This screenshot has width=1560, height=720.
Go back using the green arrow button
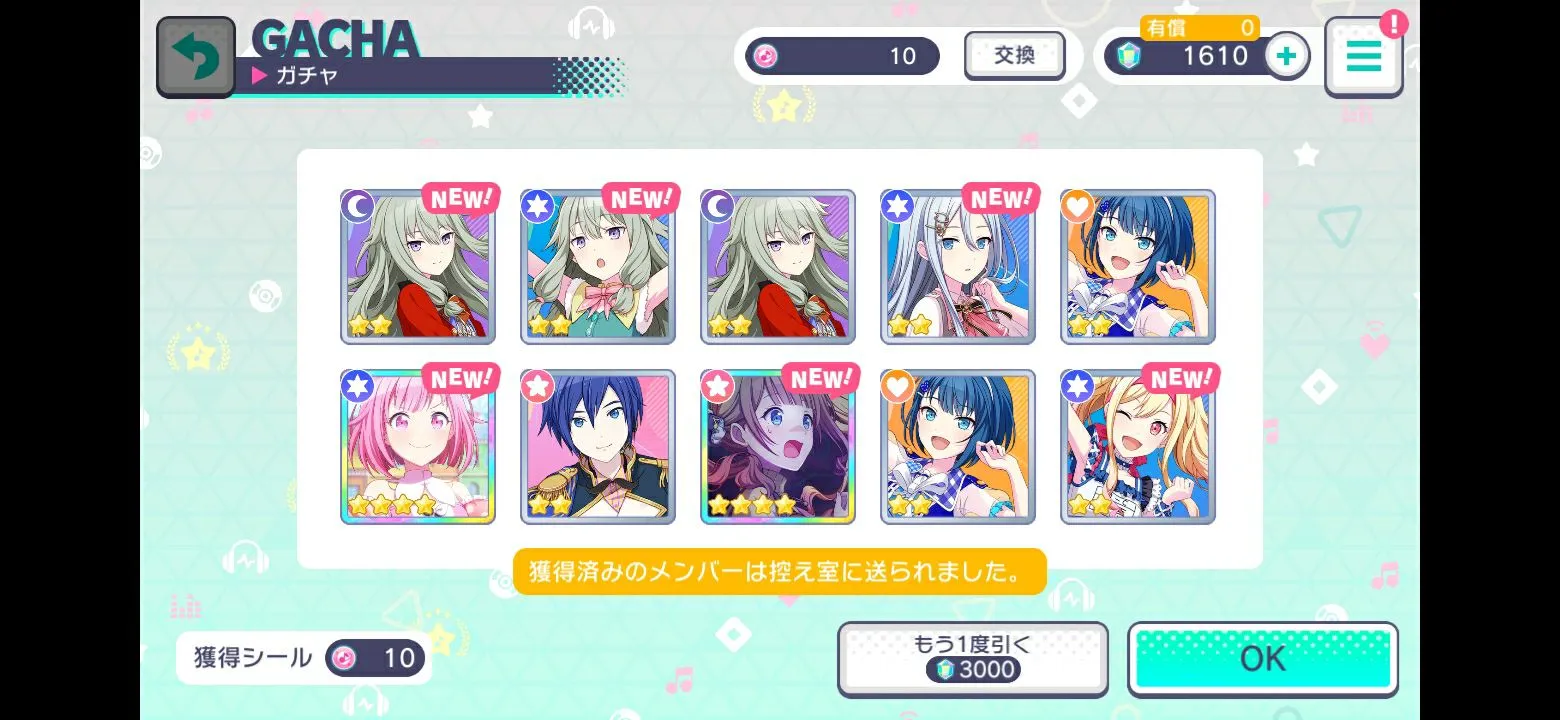196,57
